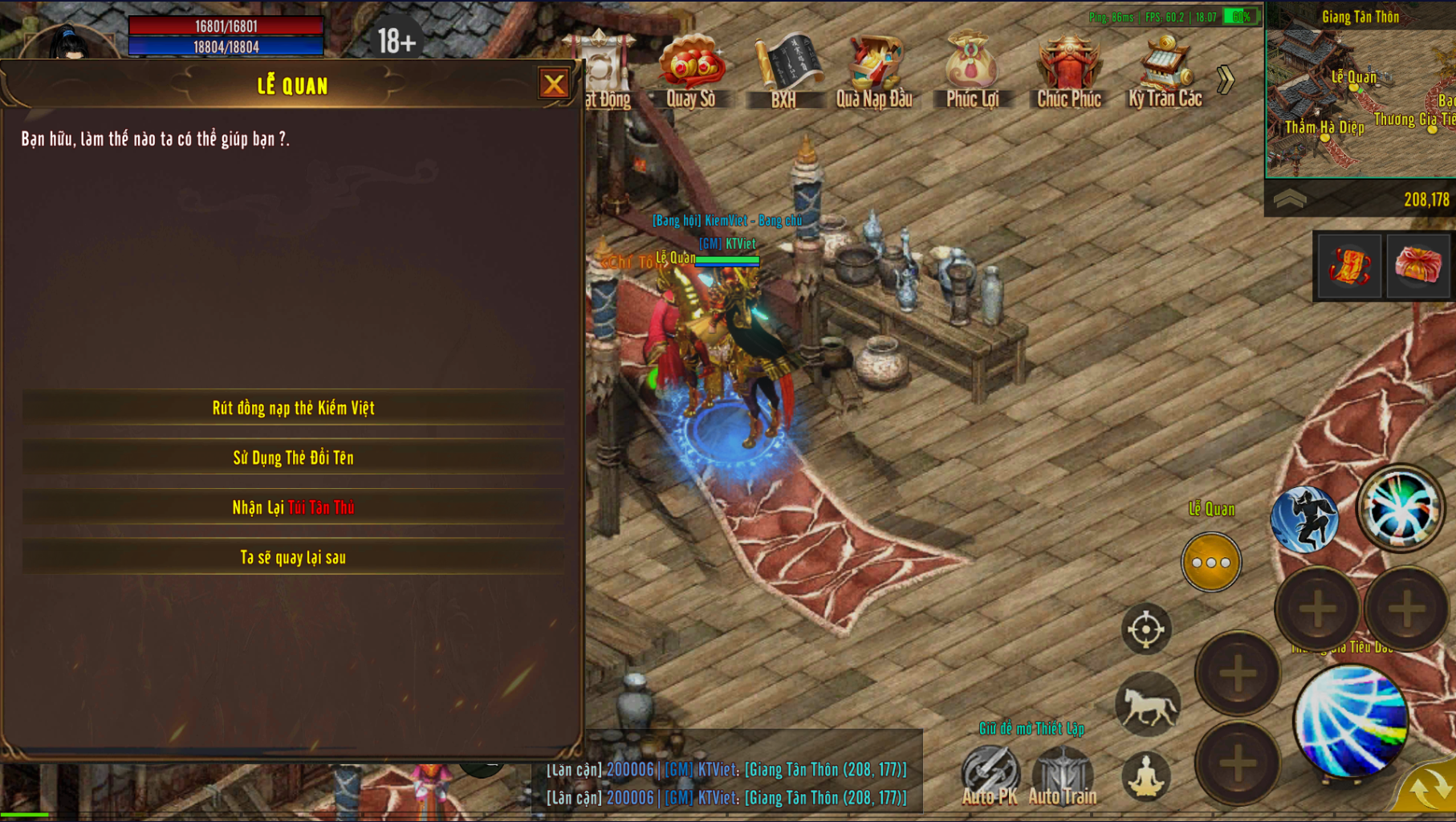Click the horse mount button

click(1148, 706)
